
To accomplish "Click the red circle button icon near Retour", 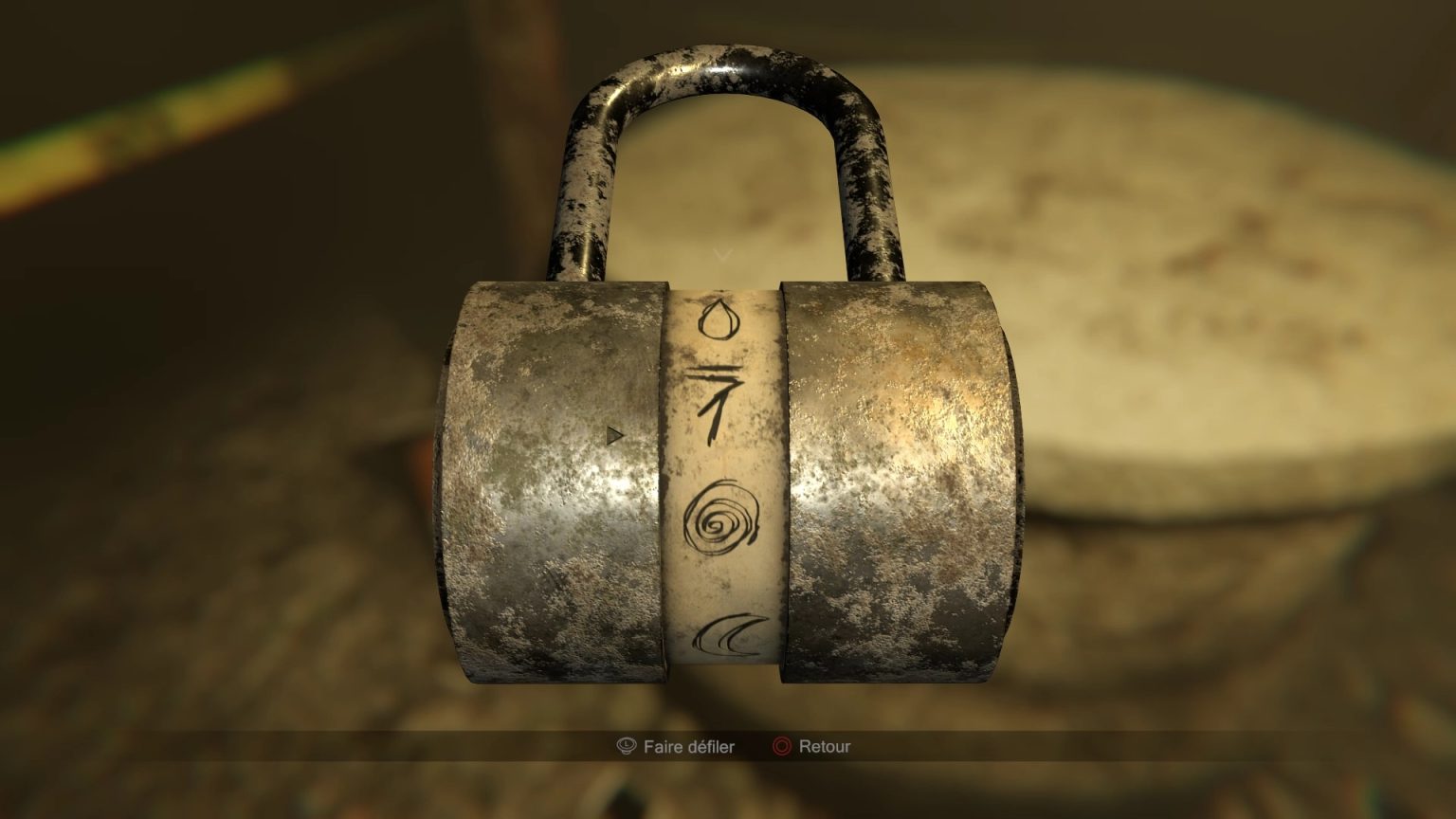I will click(780, 747).
